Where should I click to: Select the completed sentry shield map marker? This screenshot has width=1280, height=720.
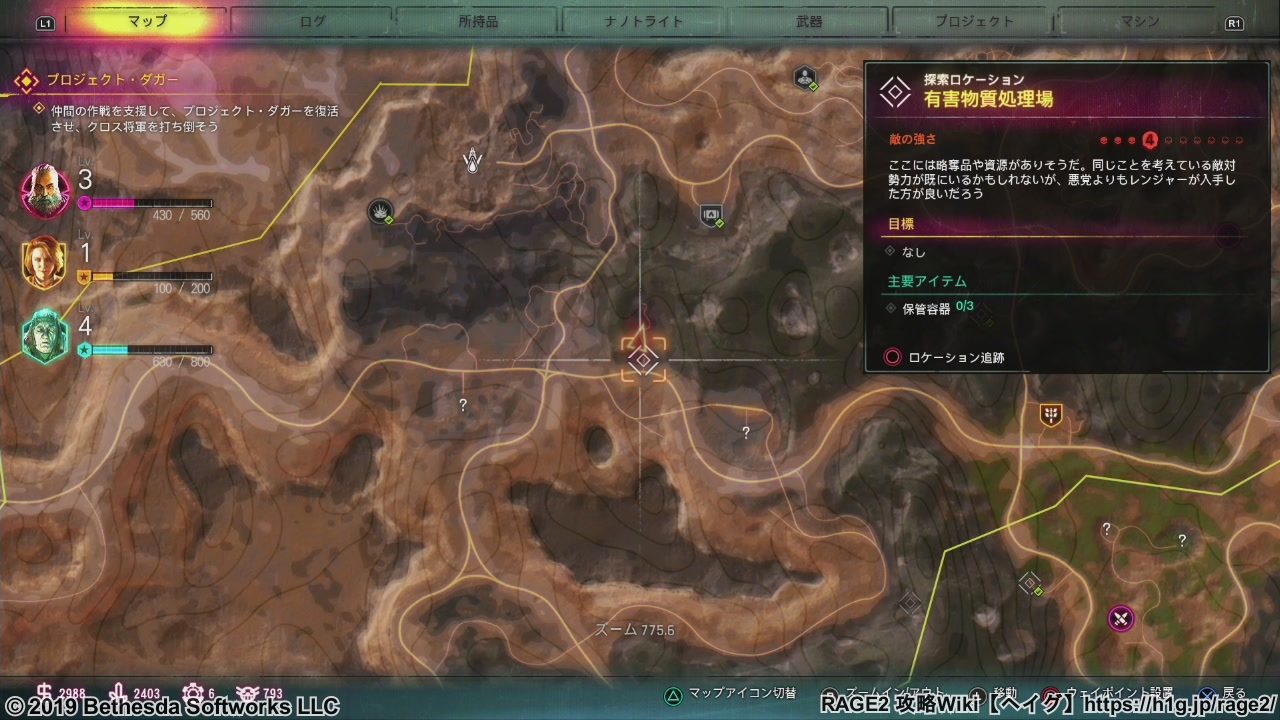coord(711,214)
